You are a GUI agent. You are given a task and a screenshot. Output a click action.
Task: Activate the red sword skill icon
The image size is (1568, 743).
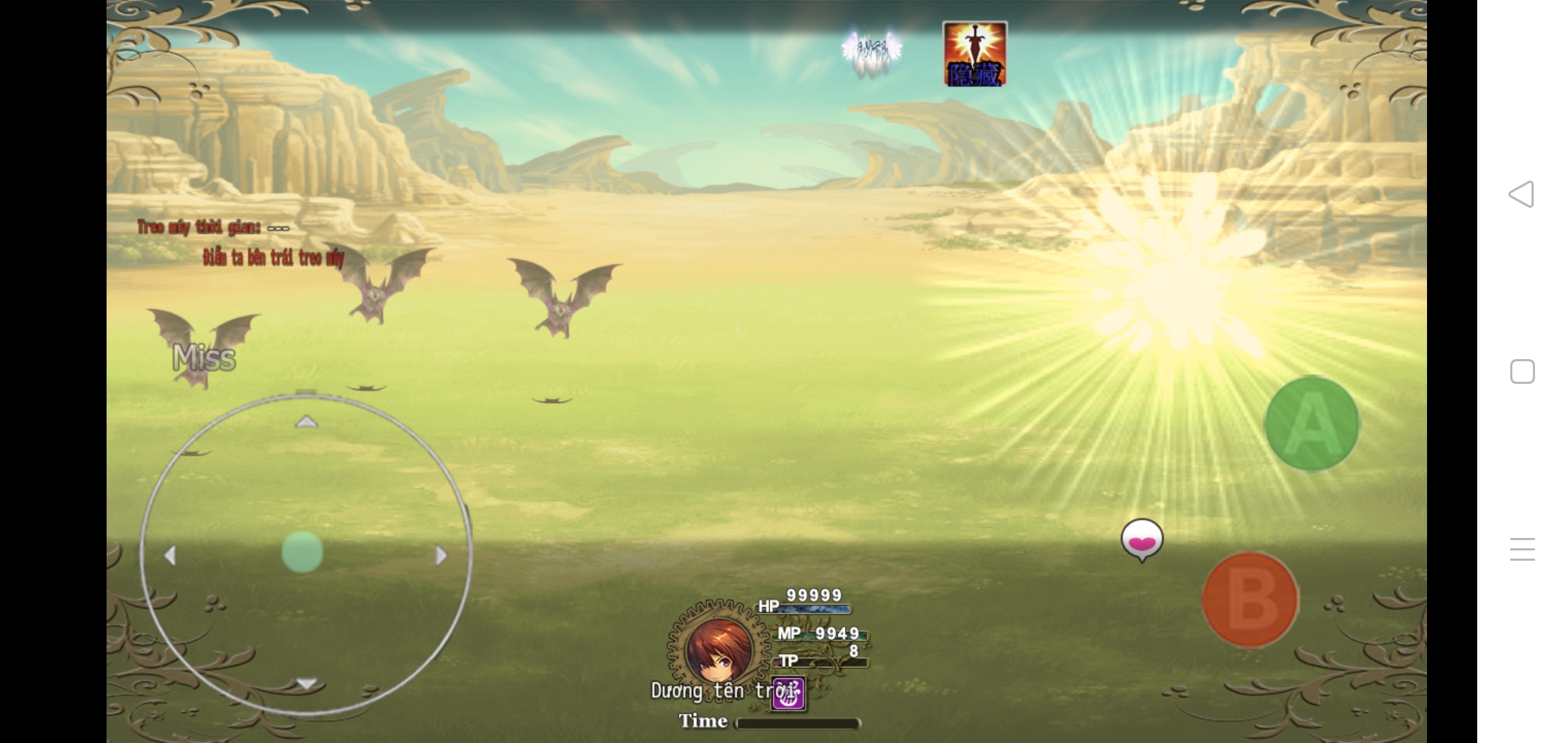pos(974,54)
